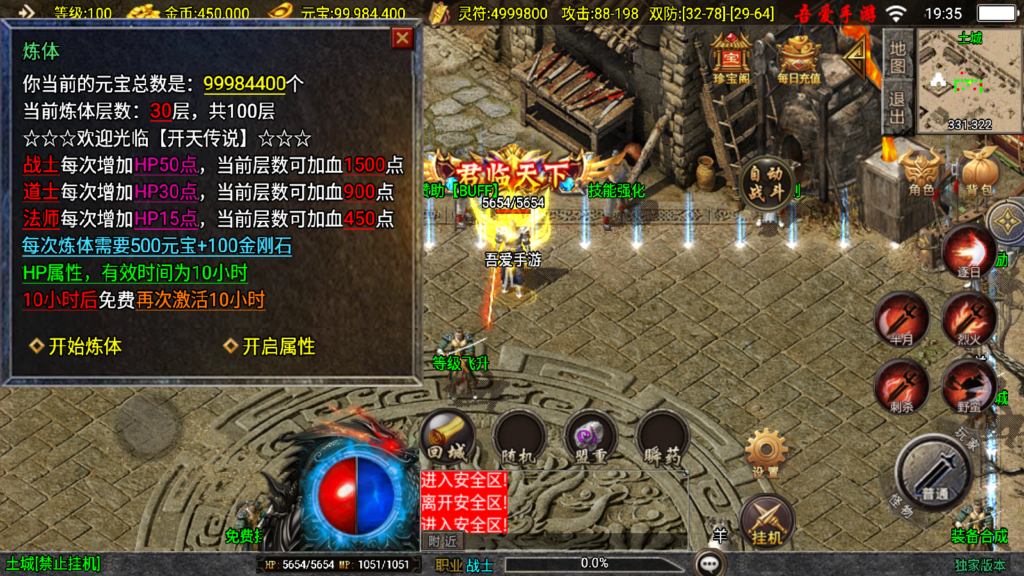
Task: Open the 角色 character sheet
Action: 921,172
